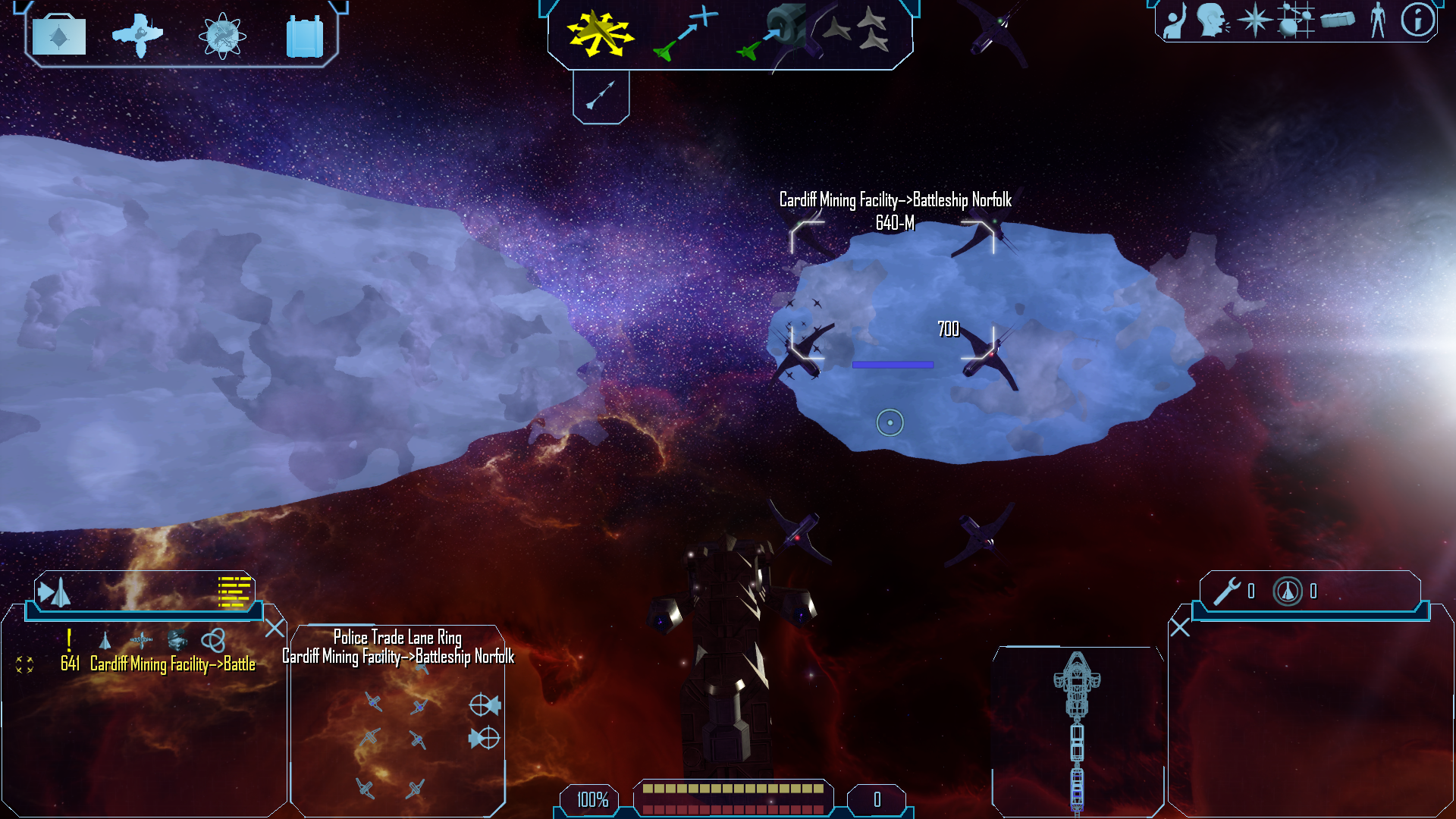Click the small missile icon below maneuvers
This screenshot has width=1456, height=819.
(601, 96)
